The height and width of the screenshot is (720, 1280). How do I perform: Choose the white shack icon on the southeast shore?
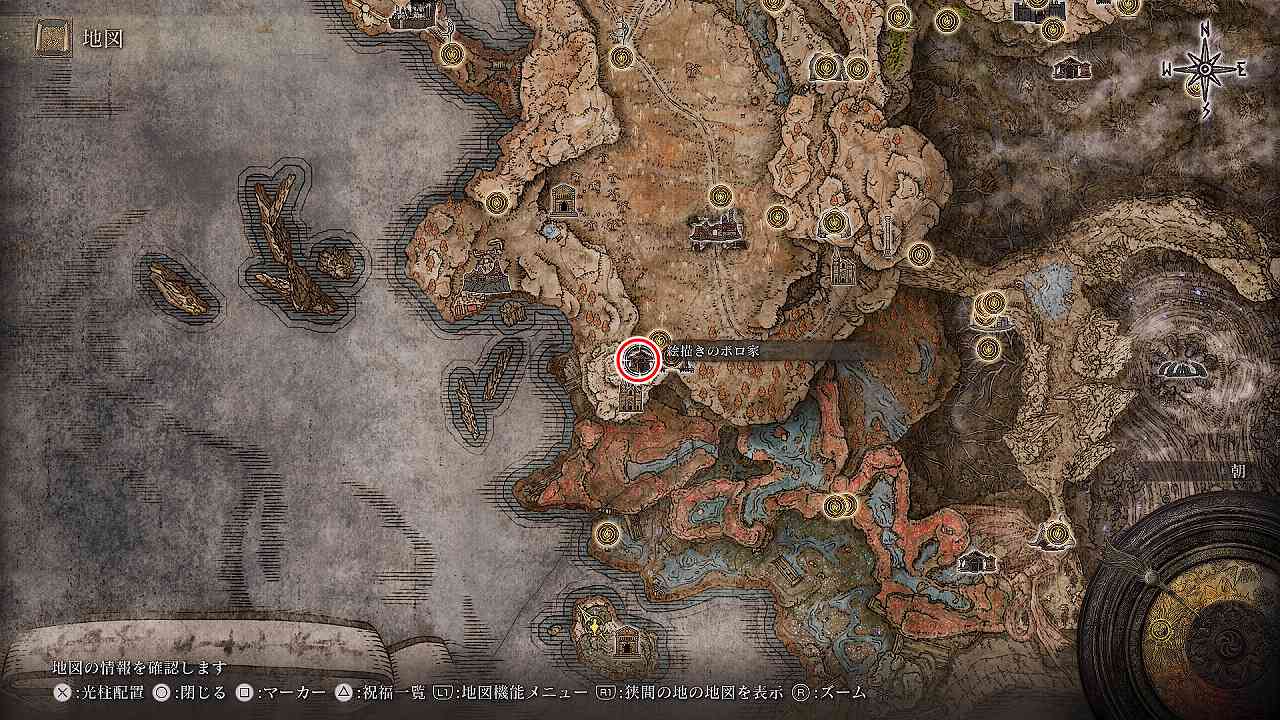976,562
